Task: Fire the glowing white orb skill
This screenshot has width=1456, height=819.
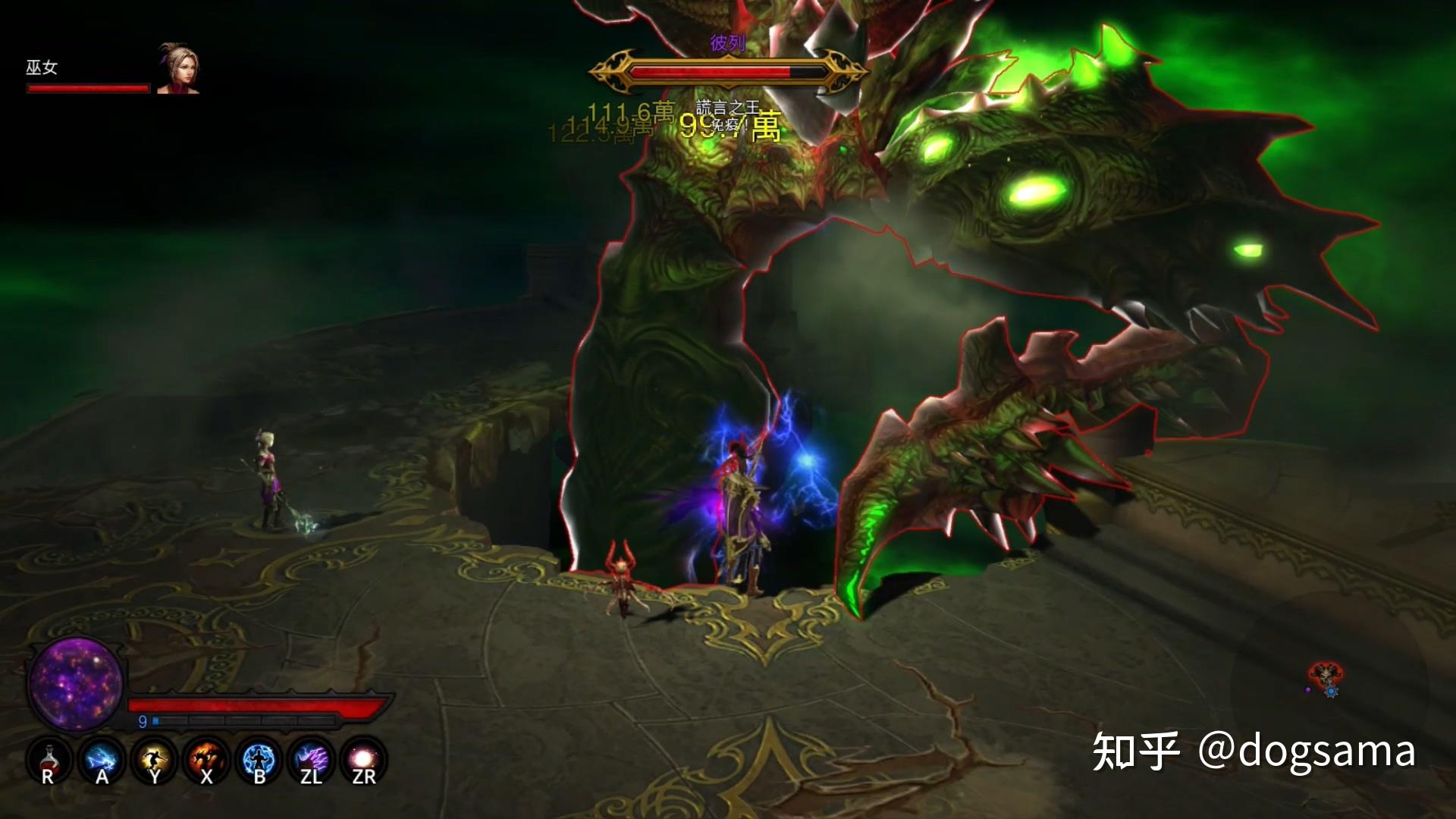Action: 363,760
